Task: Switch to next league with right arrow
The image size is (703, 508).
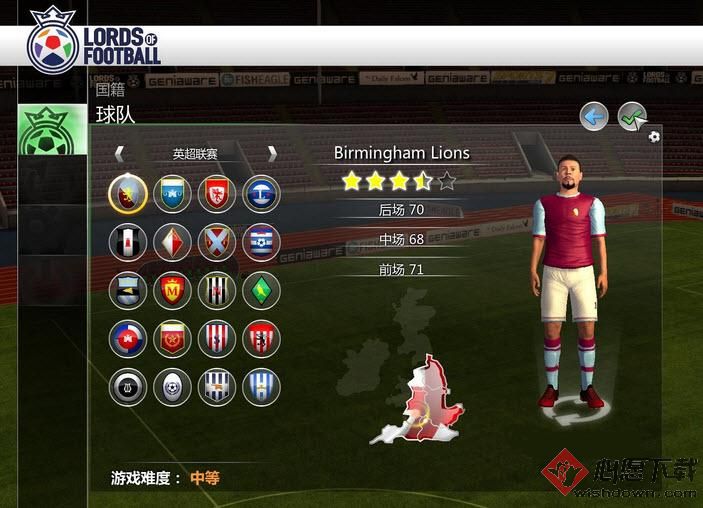Action: (271, 153)
